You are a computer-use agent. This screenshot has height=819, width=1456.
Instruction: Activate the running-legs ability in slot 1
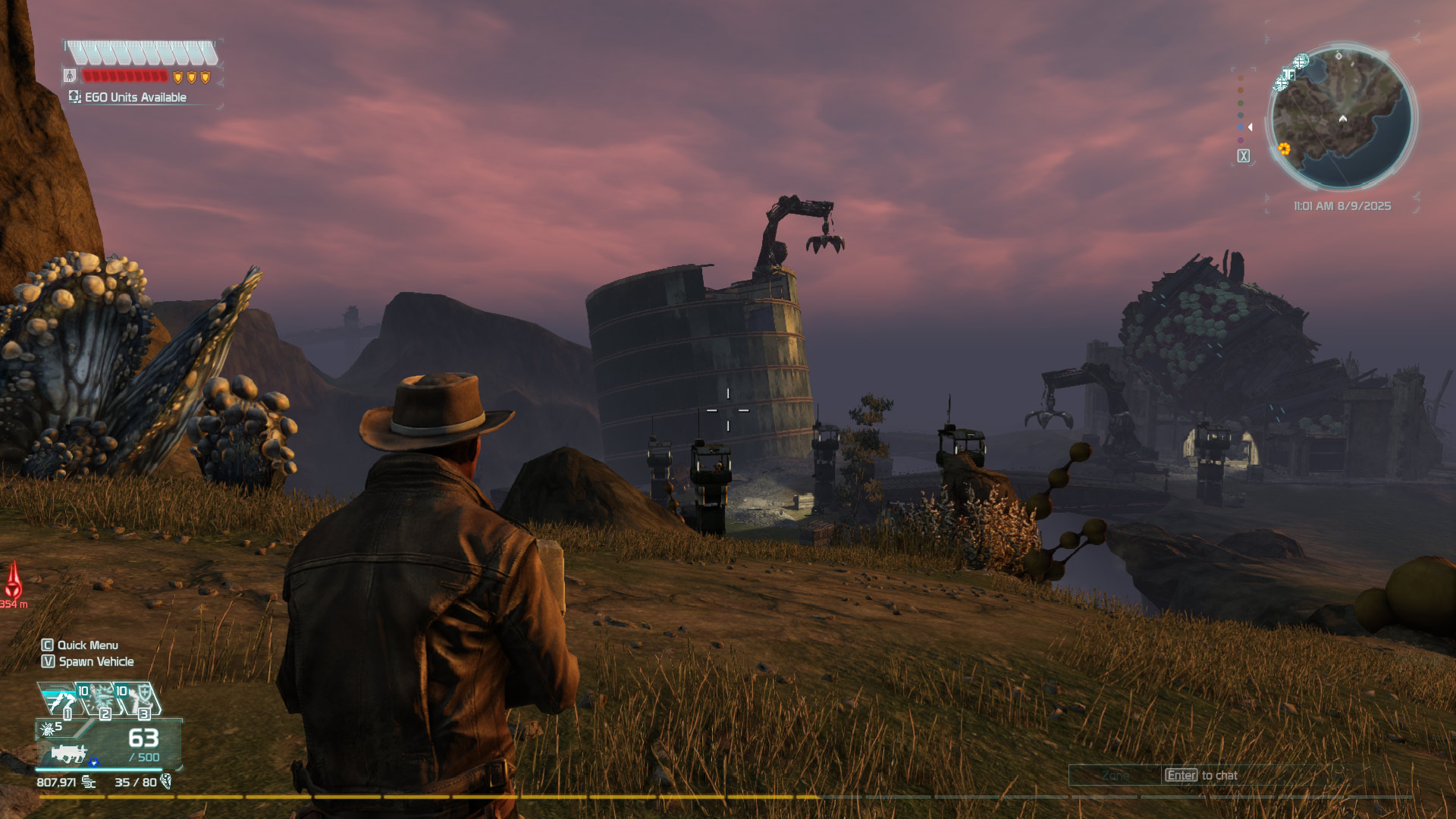(x=59, y=700)
